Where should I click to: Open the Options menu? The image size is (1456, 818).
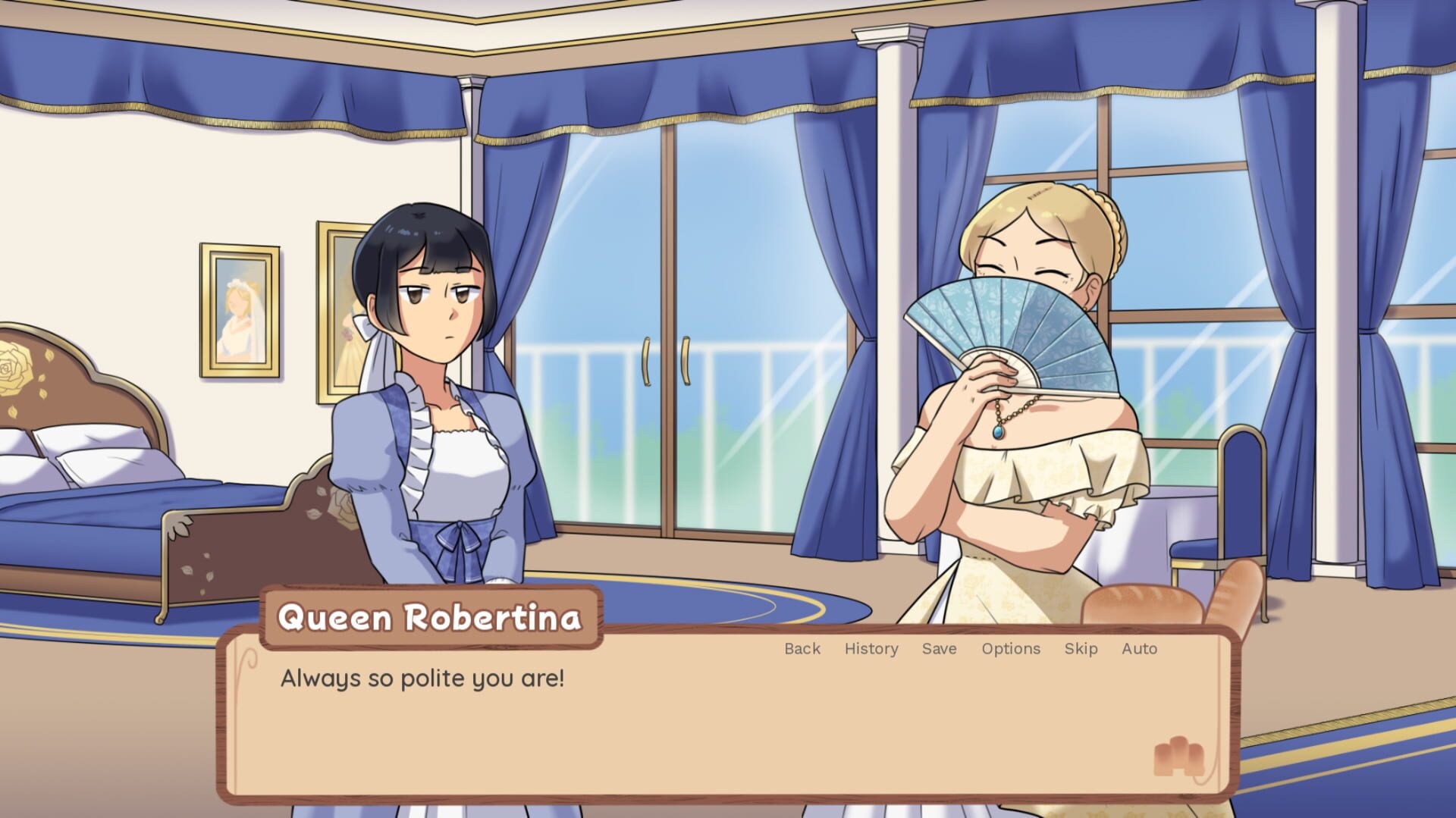click(1010, 649)
